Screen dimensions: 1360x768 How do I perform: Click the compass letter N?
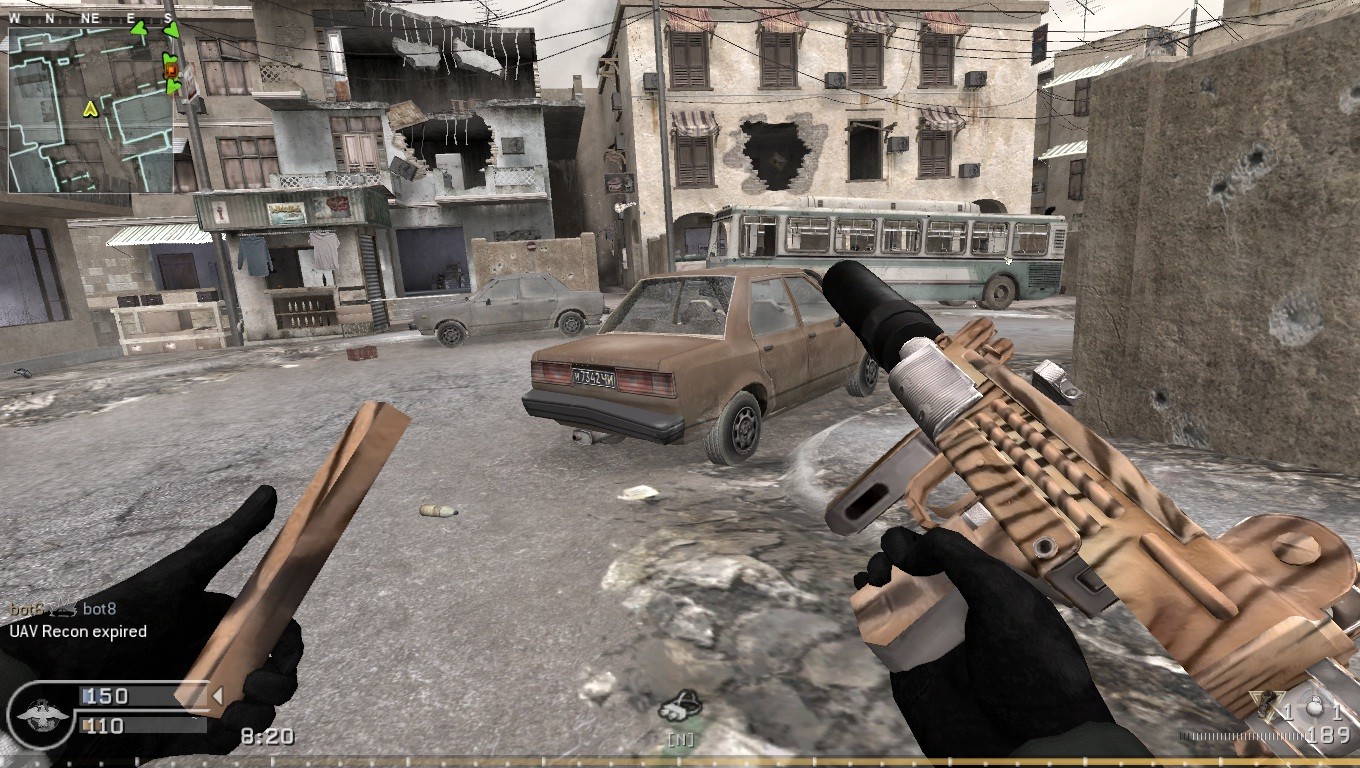[x=51, y=16]
